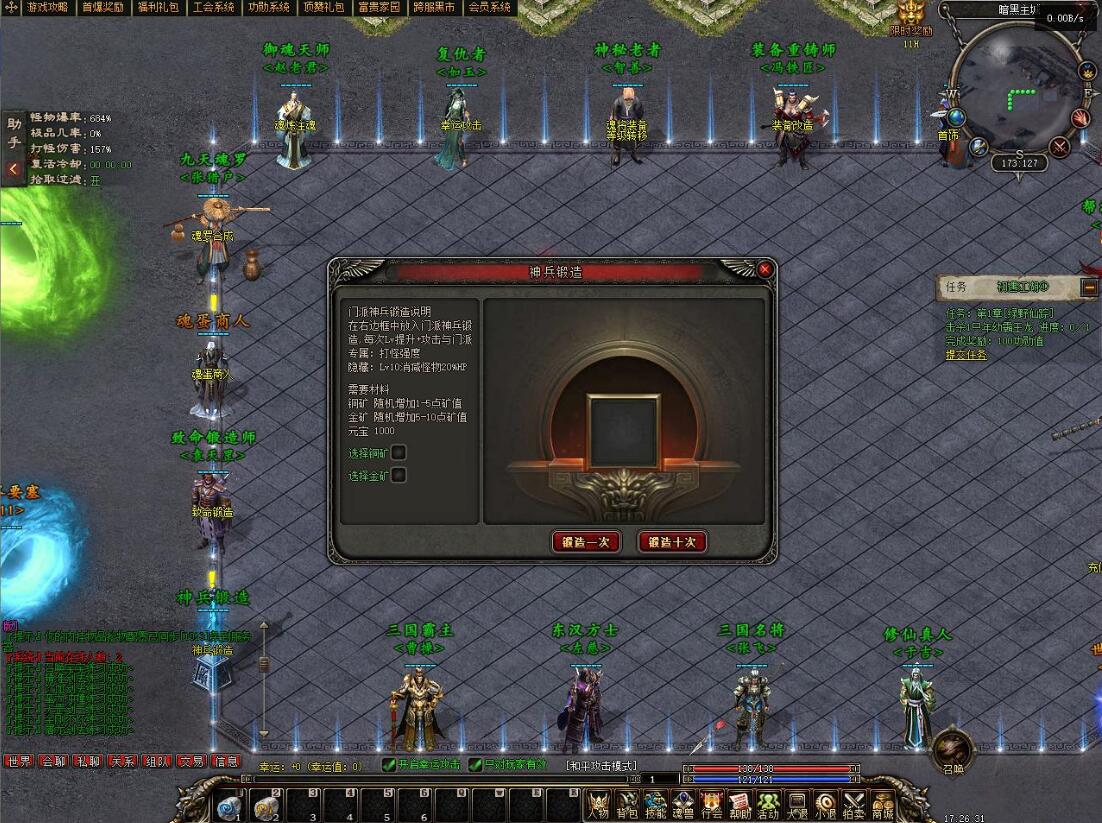The image size is (1102, 823).
Task: Open the 福利礼包 welfare gift pack menu
Action: 158,7
